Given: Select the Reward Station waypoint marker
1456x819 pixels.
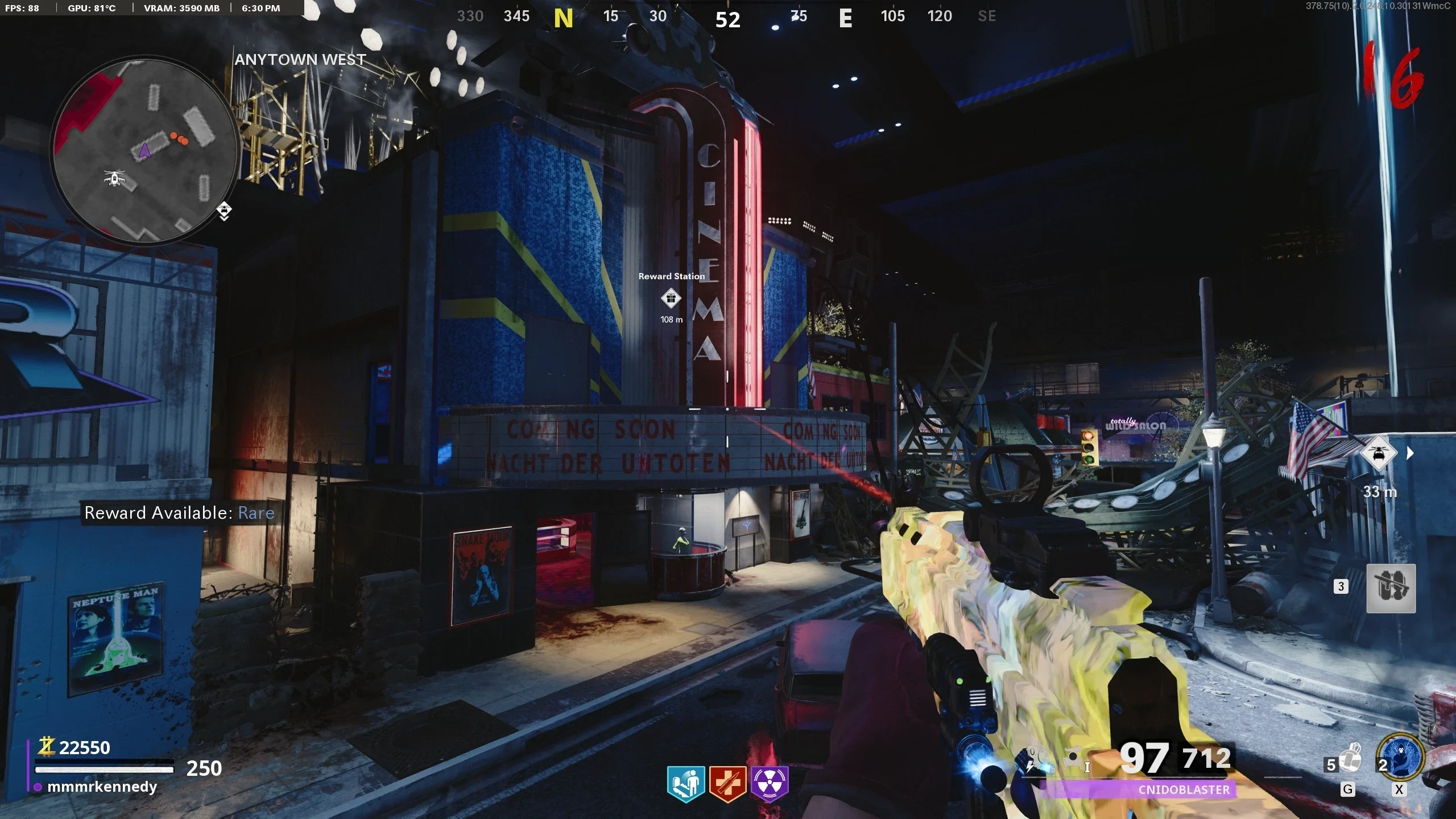Looking at the screenshot, I should (x=671, y=298).
